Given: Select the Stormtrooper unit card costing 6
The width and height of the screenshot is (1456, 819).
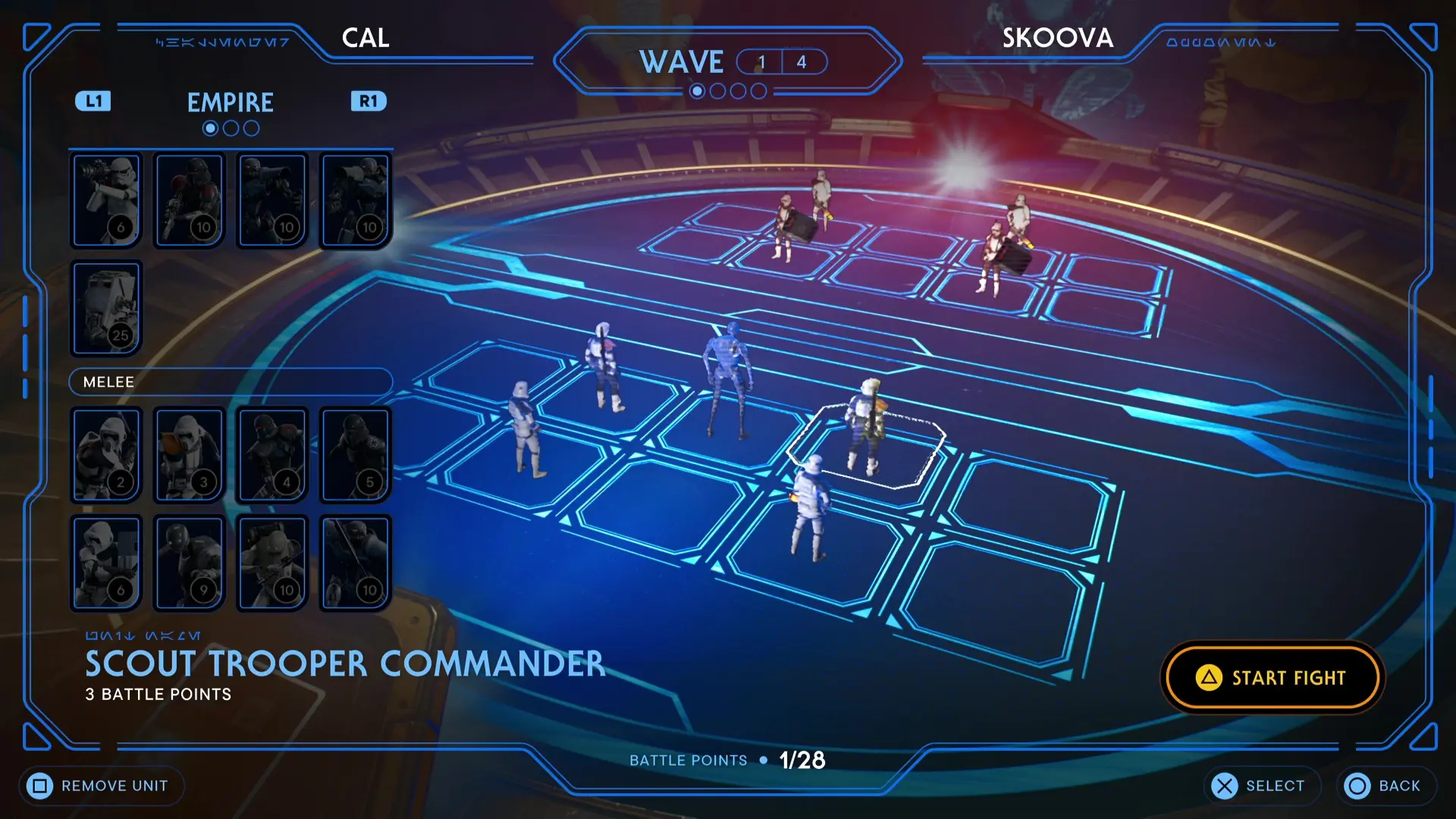Looking at the screenshot, I should 105,199.
